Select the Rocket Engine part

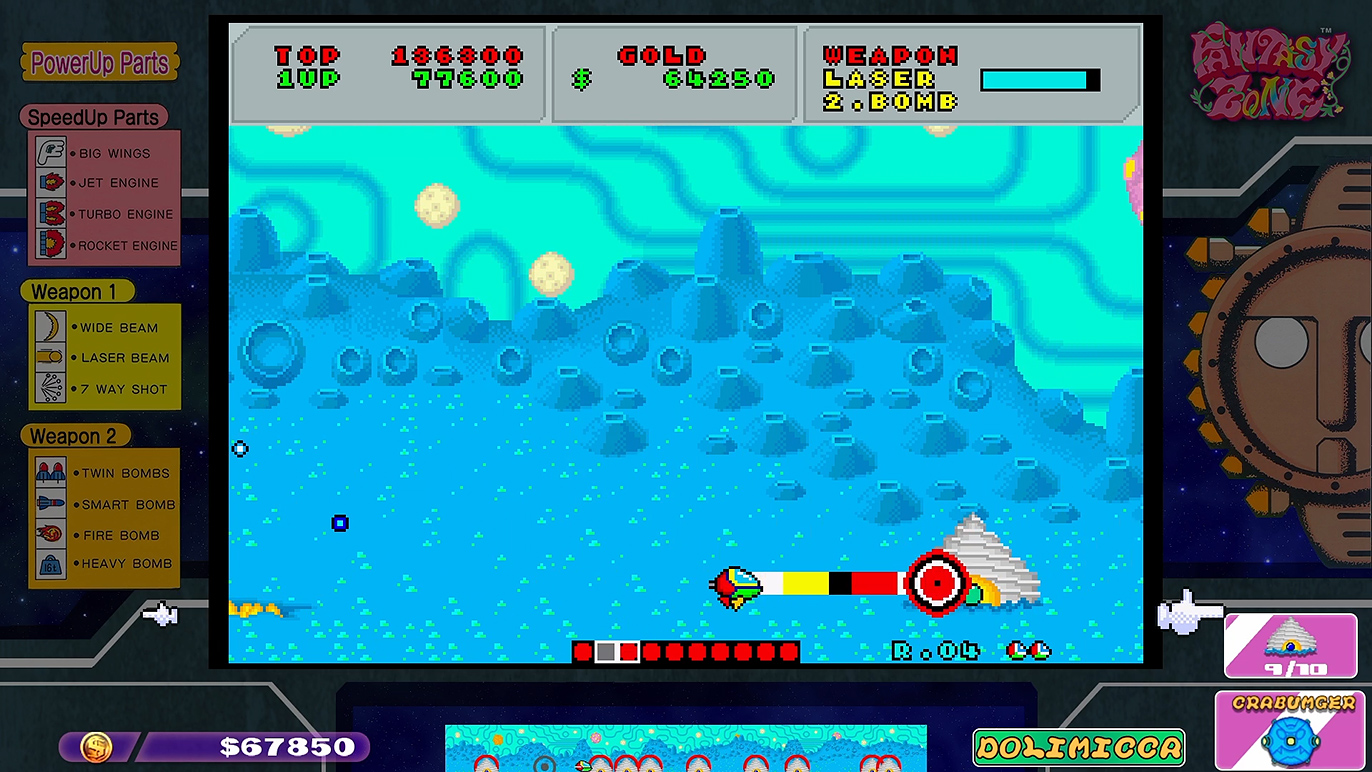[104, 245]
